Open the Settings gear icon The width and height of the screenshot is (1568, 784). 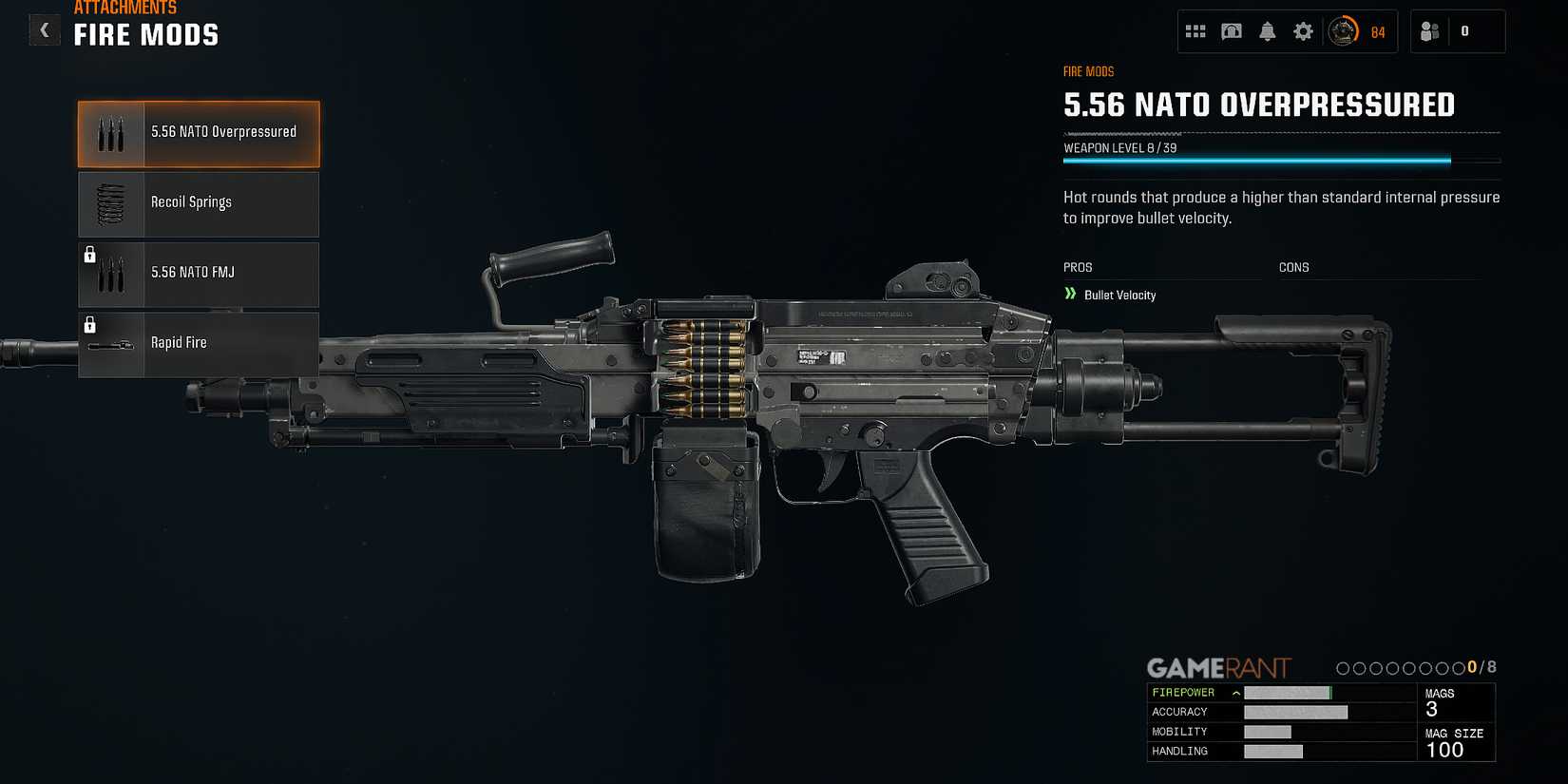click(1303, 30)
